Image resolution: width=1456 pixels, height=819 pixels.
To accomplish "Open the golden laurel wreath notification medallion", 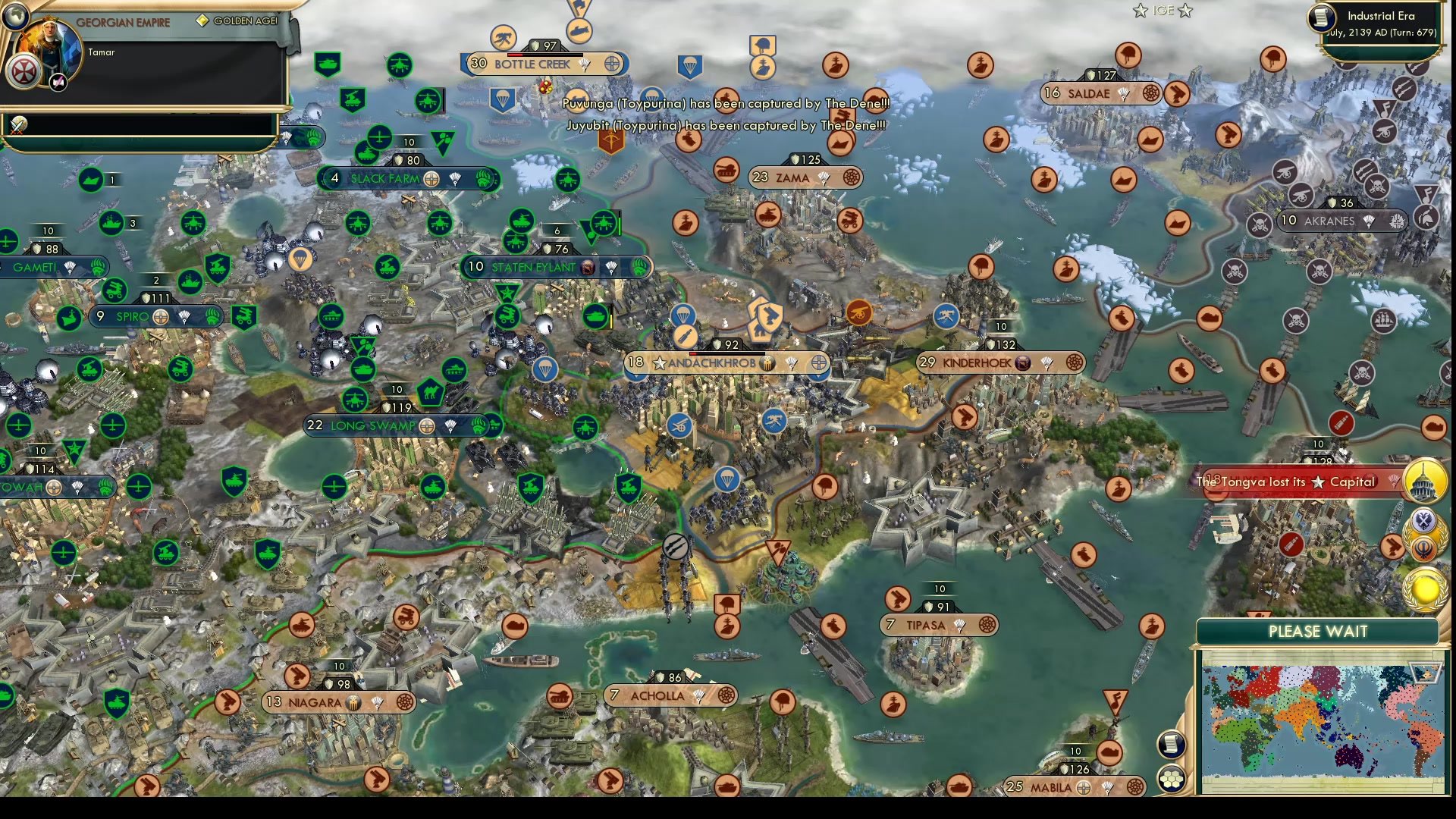I will [x=1423, y=588].
